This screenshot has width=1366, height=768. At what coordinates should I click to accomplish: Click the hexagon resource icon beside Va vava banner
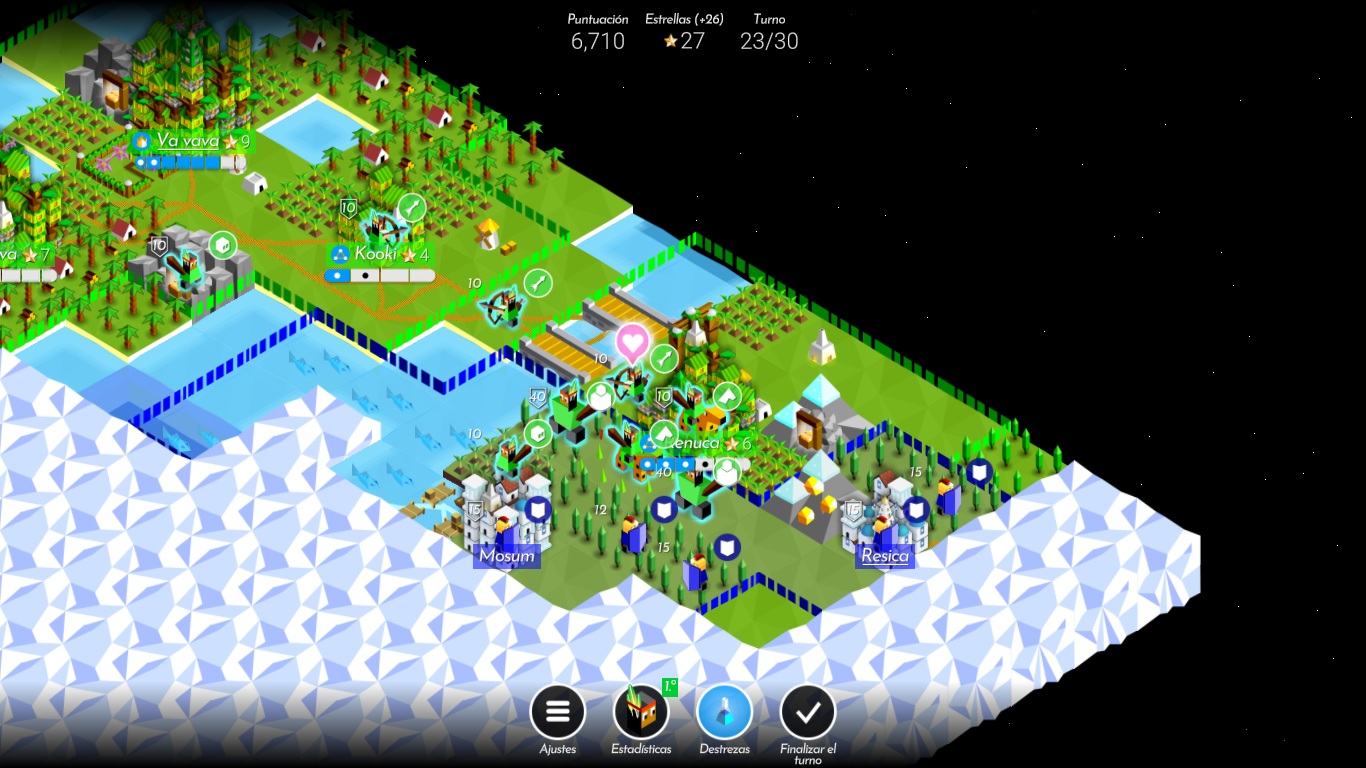point(221,245)
